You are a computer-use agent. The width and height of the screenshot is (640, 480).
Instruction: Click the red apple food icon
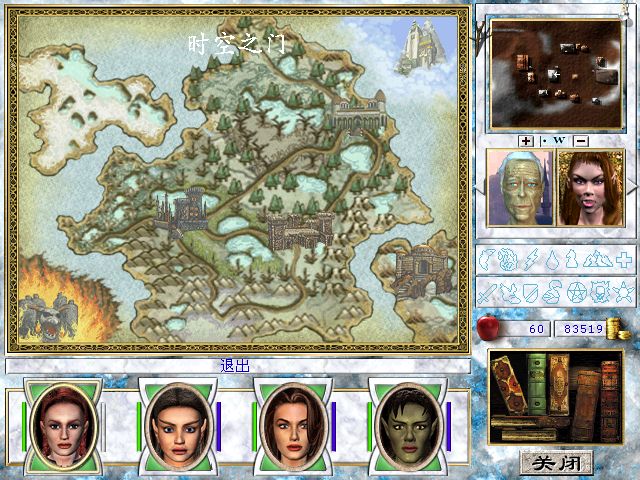click(490, 327)
